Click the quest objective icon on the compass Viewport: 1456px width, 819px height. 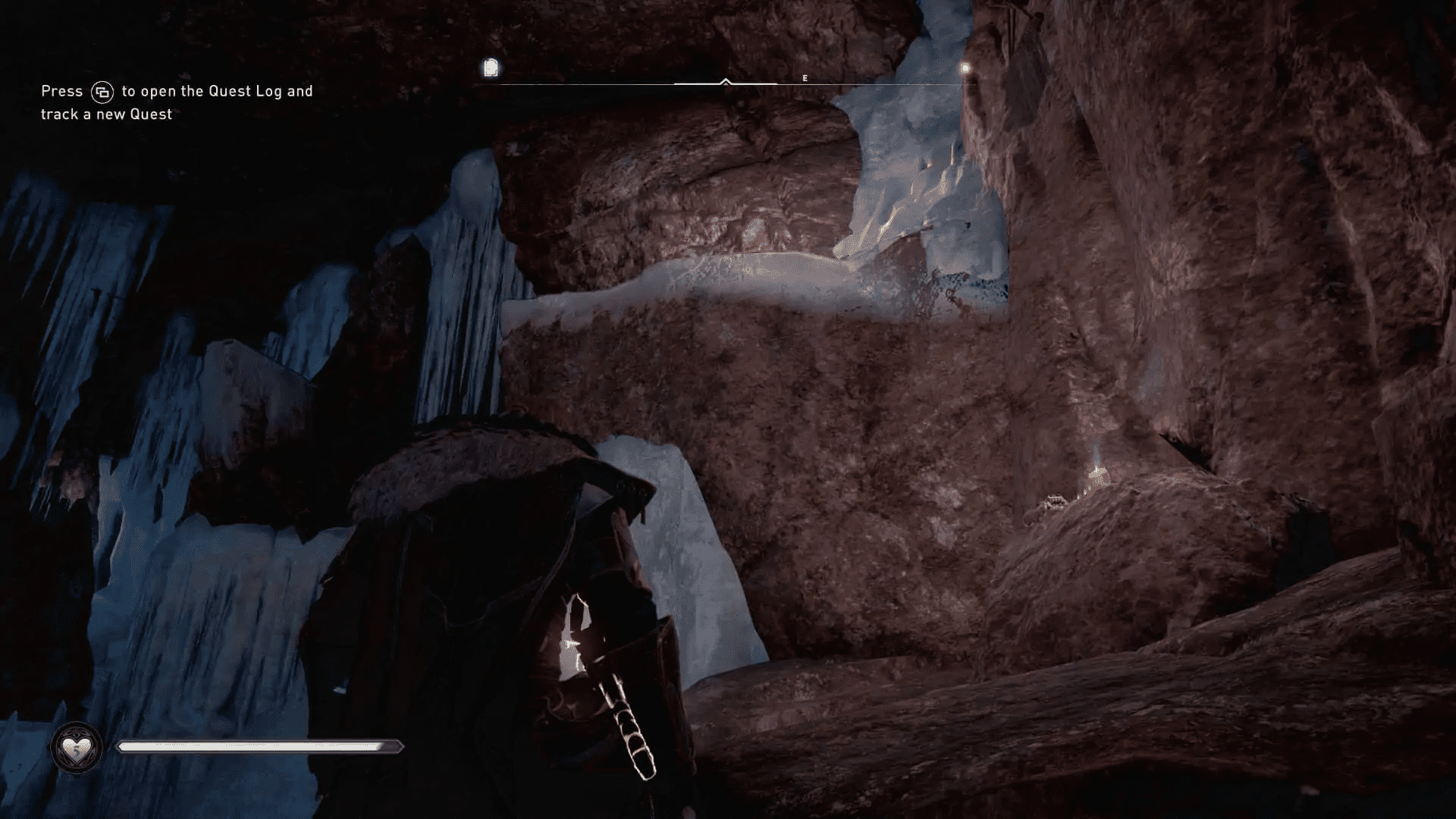492,68
